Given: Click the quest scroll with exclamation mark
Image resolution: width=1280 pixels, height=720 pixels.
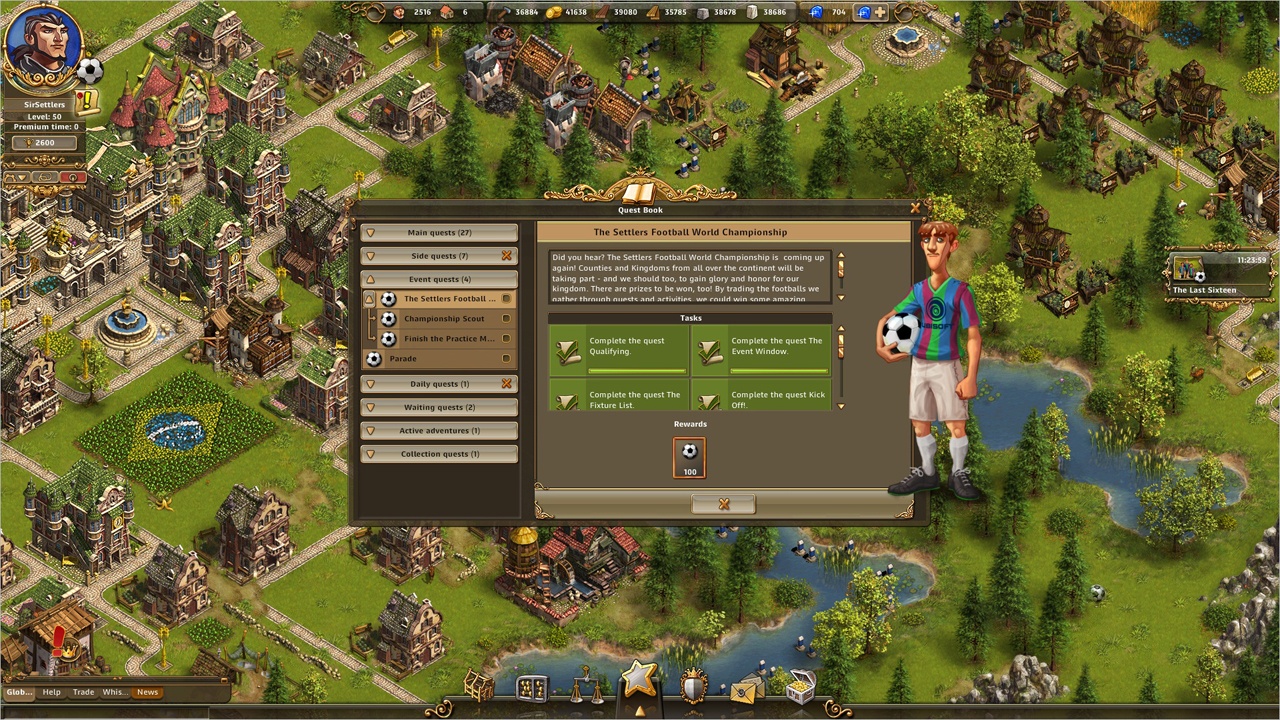Looking at the screenshot, I should click(88, 101).
